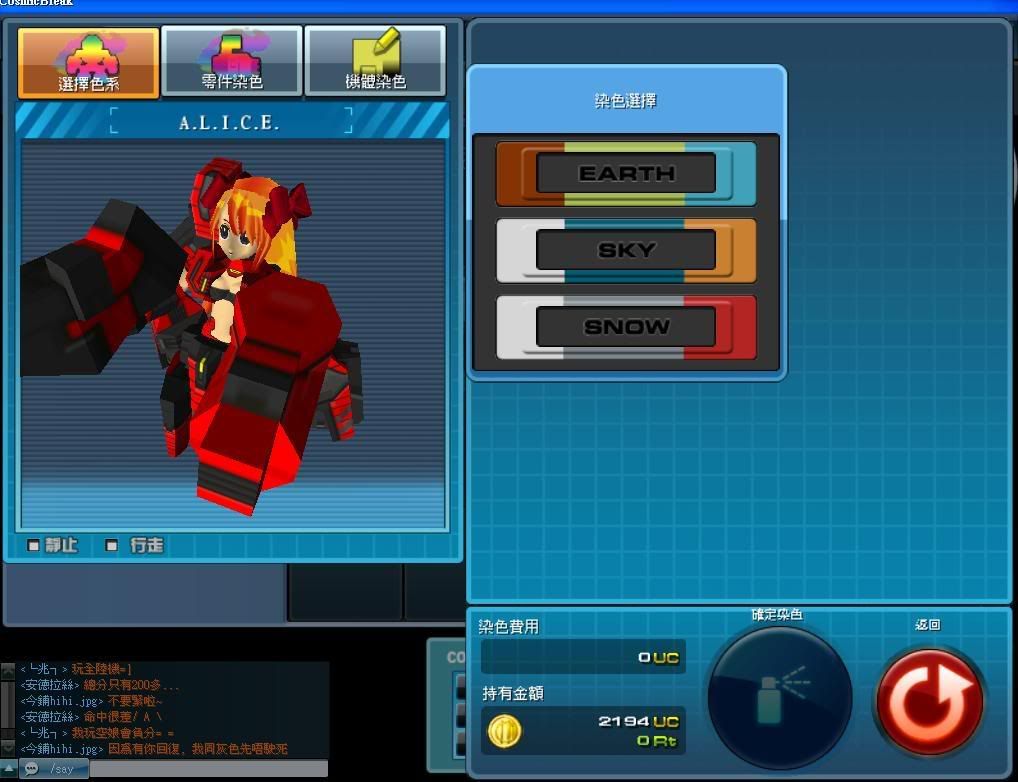Switch to the 選擇色系 tab
Viewport: 1018px width, 782px height.
coord(89,62)
